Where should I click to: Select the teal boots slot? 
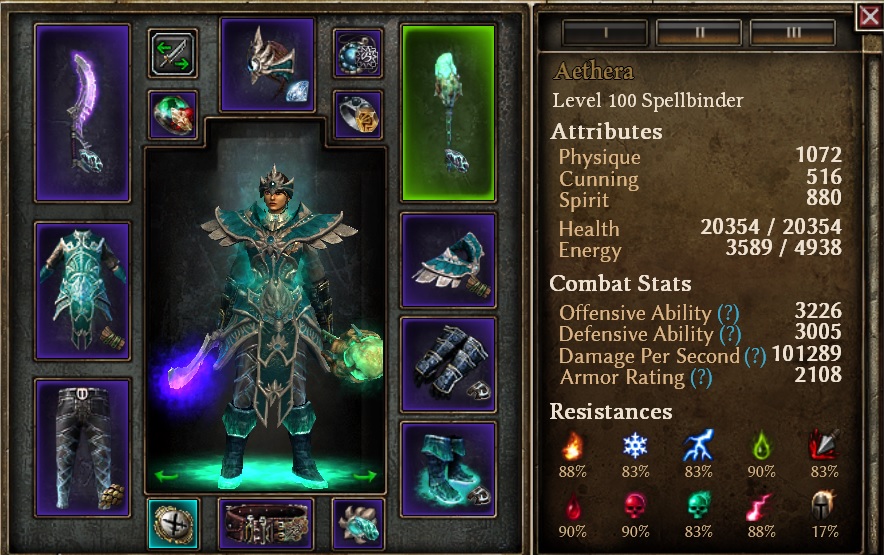point(448,468)
